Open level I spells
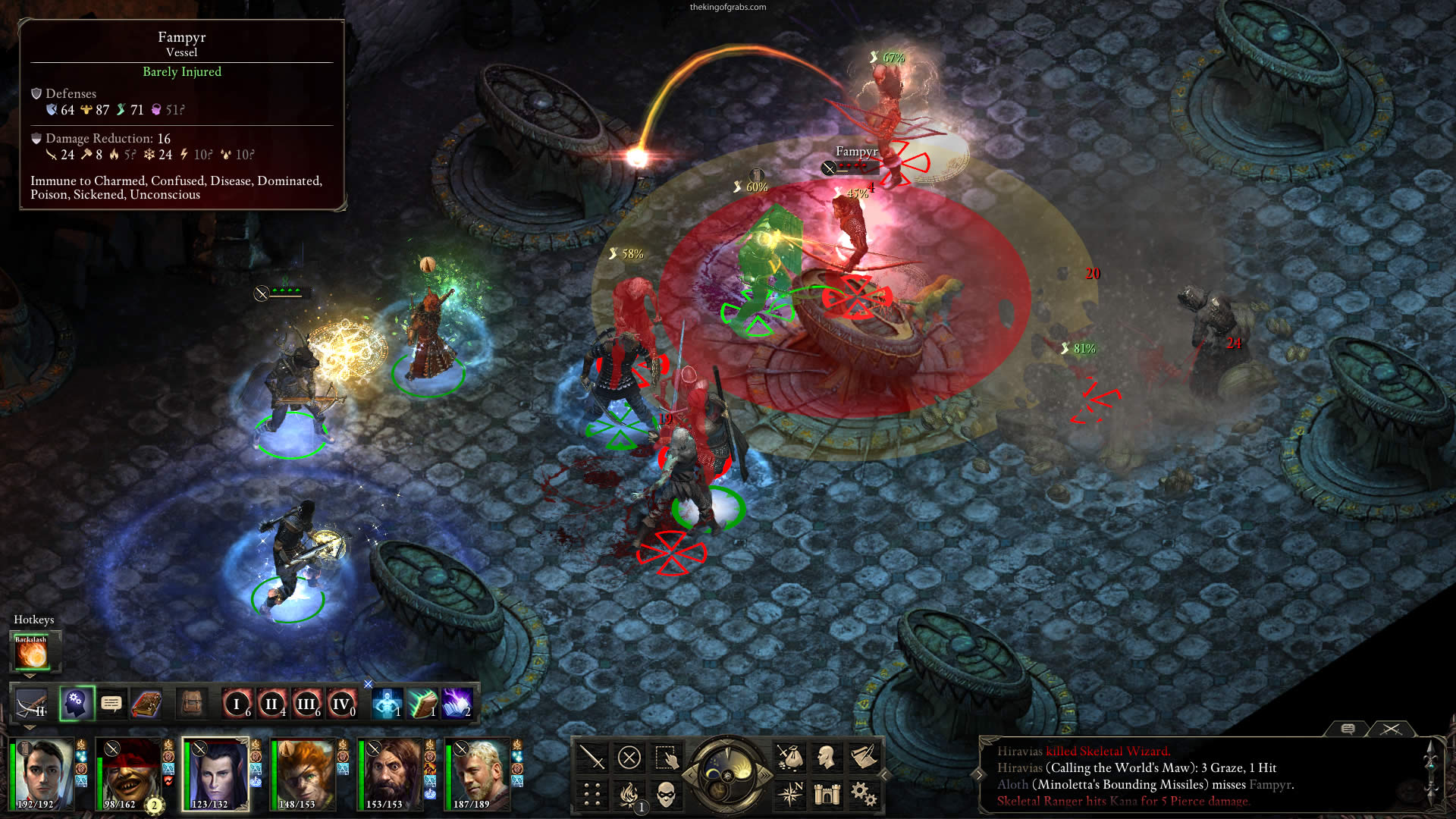The image size is (1456, 819). (x=237, y=704)
